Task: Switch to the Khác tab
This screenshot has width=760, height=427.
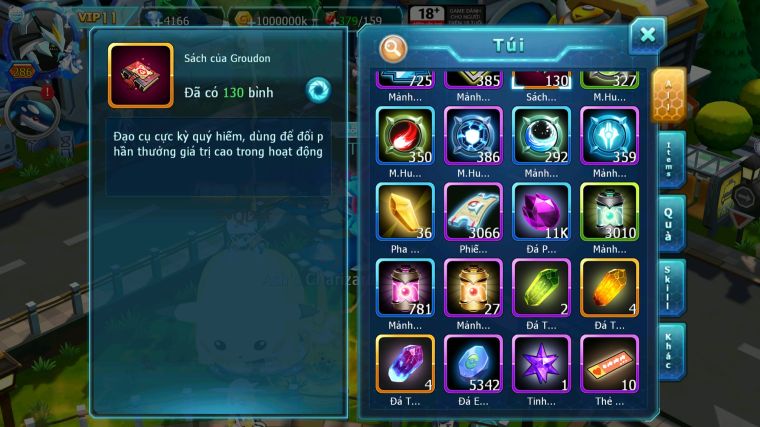Action: [671, 351]
